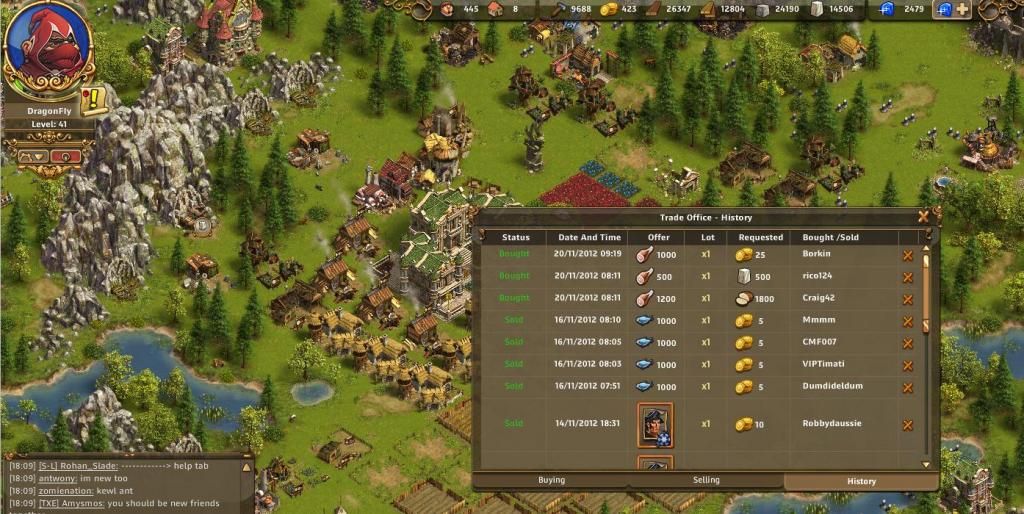Image resolution: width=1024 pixels, height=514 pixels.
Task: Remove the rico124 trade record
Action: tap(908, 277)
